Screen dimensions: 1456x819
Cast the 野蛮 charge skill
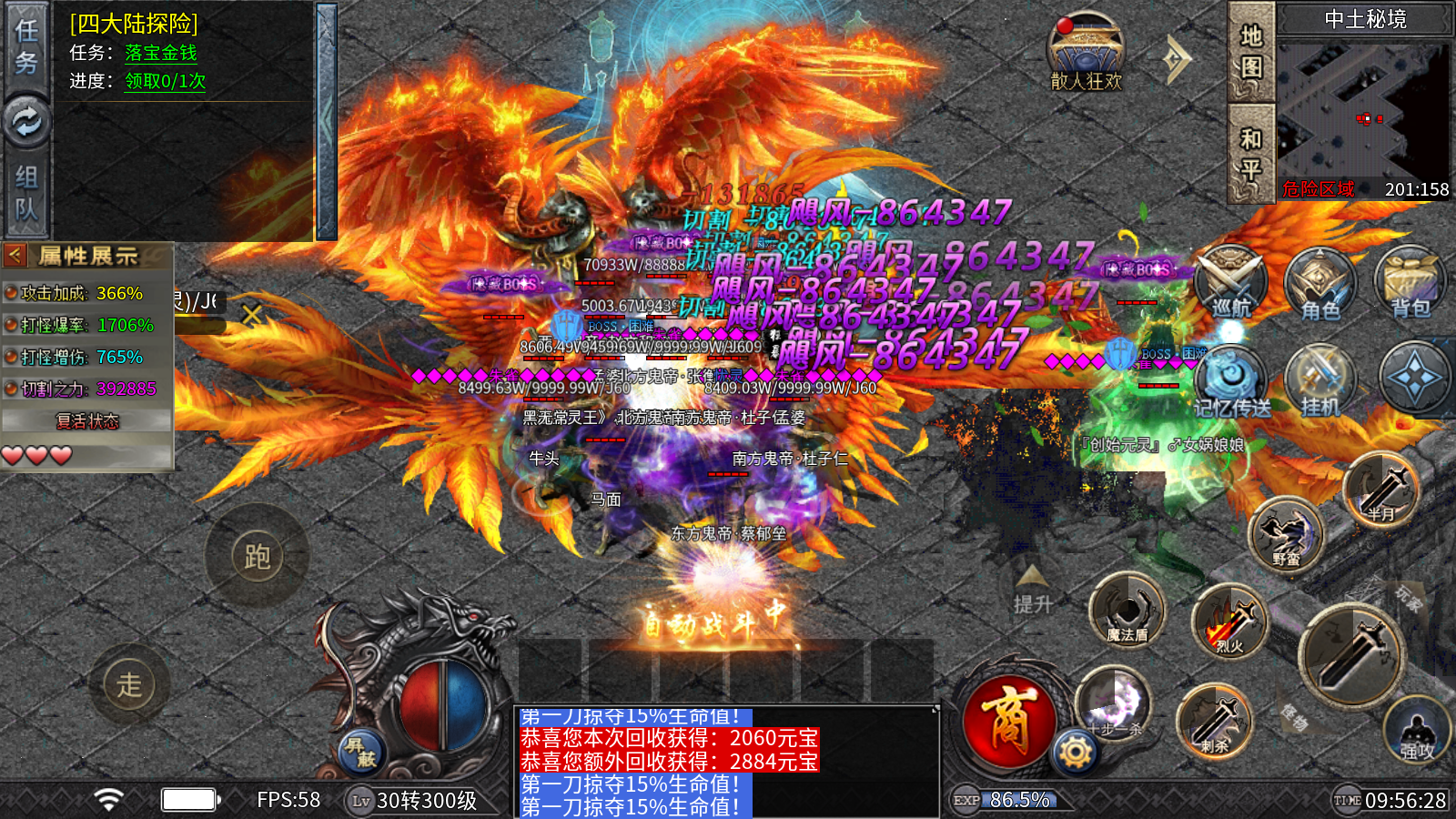[x=1286, y=534]
